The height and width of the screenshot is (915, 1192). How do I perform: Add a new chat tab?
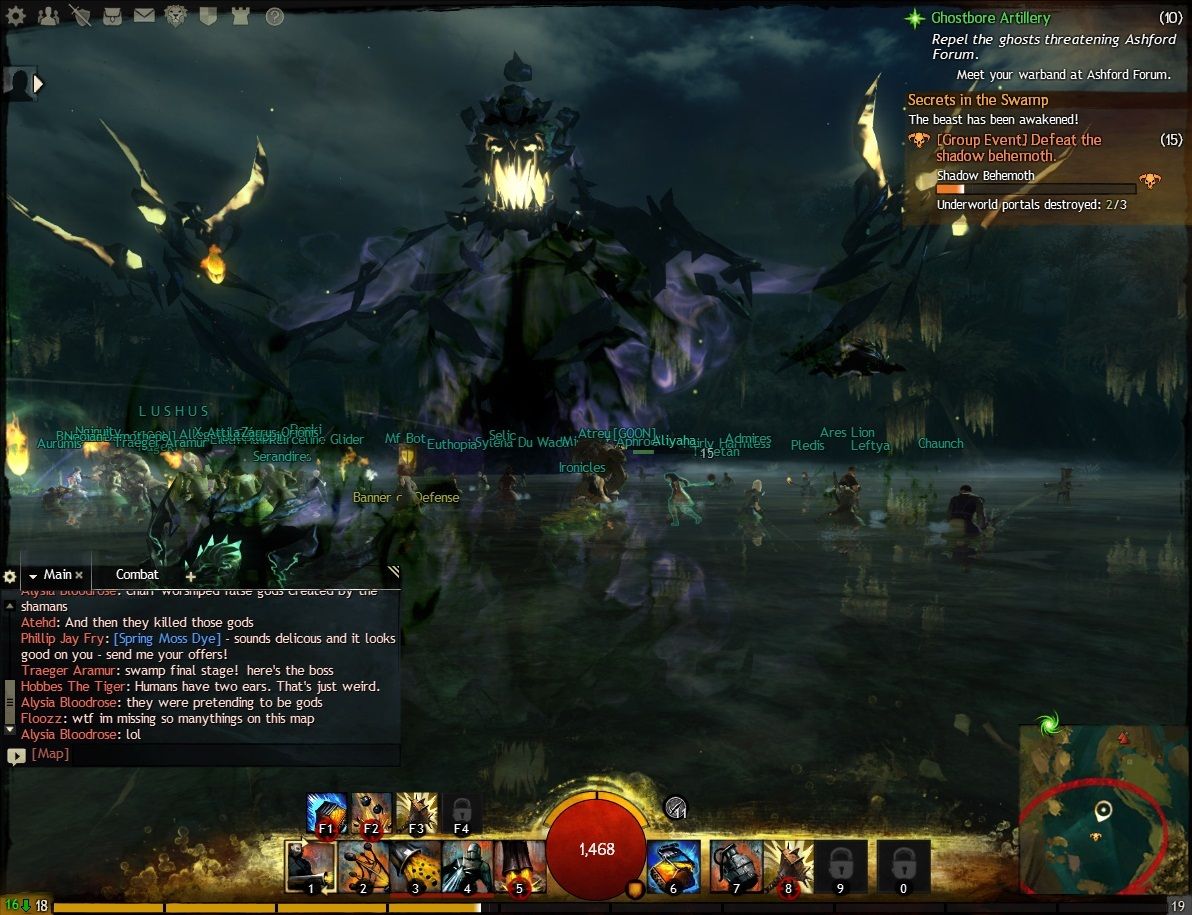tap(190, 577)
